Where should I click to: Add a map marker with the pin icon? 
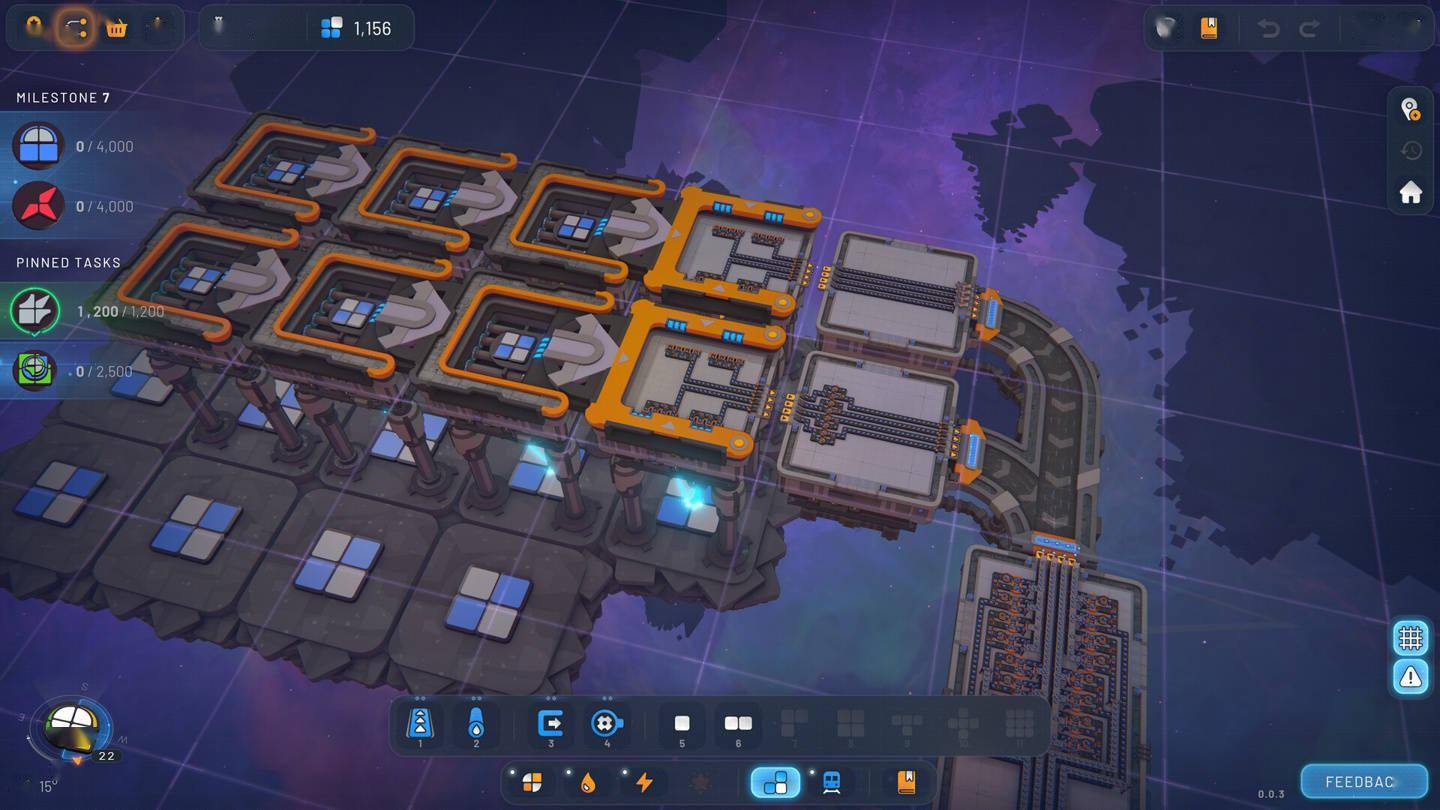click(x=1410, y=109)
